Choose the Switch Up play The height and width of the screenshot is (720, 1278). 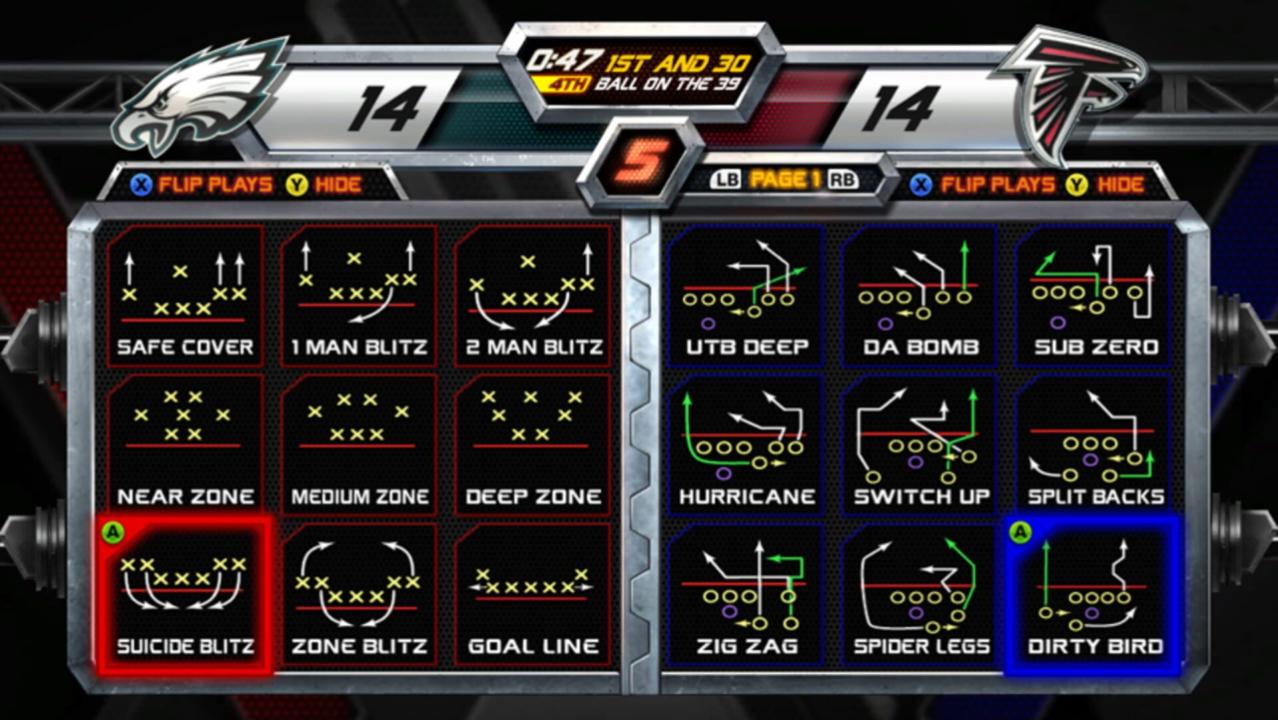(921, 445)
